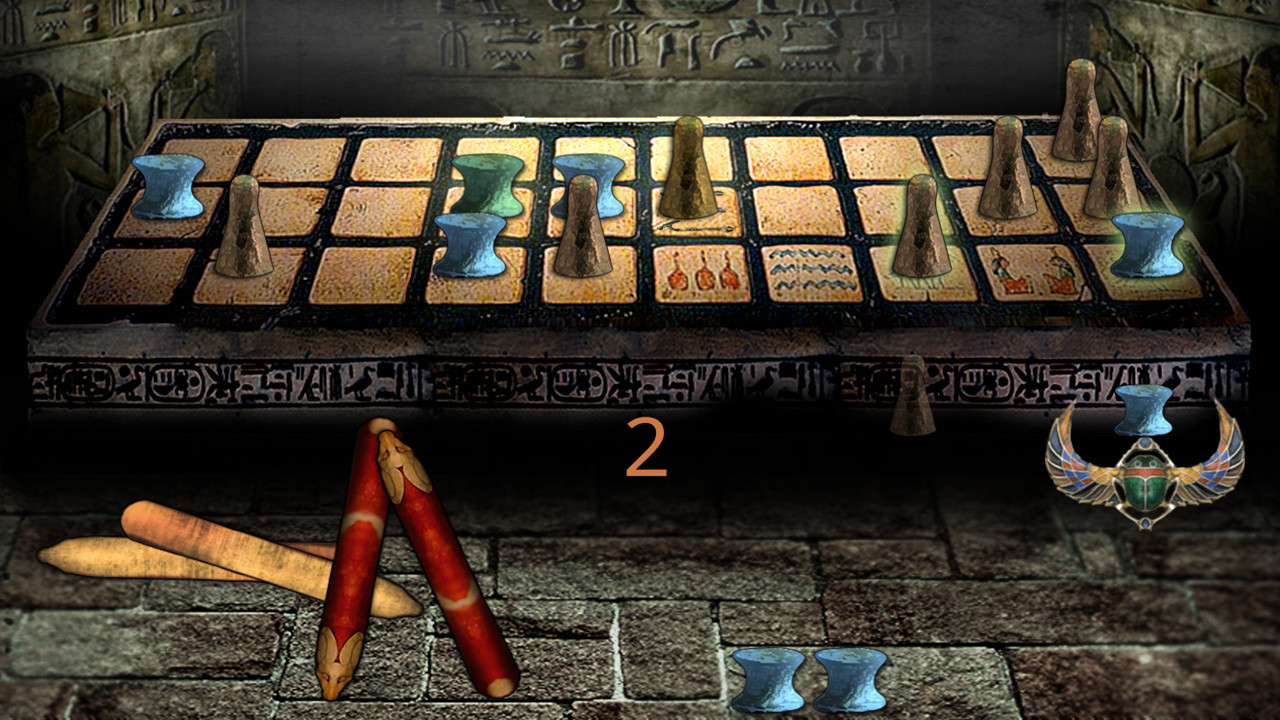Screen dimensions: 1280x720
Task: Select the tall brown cone piece at board center
Action: tap(690, 170)
